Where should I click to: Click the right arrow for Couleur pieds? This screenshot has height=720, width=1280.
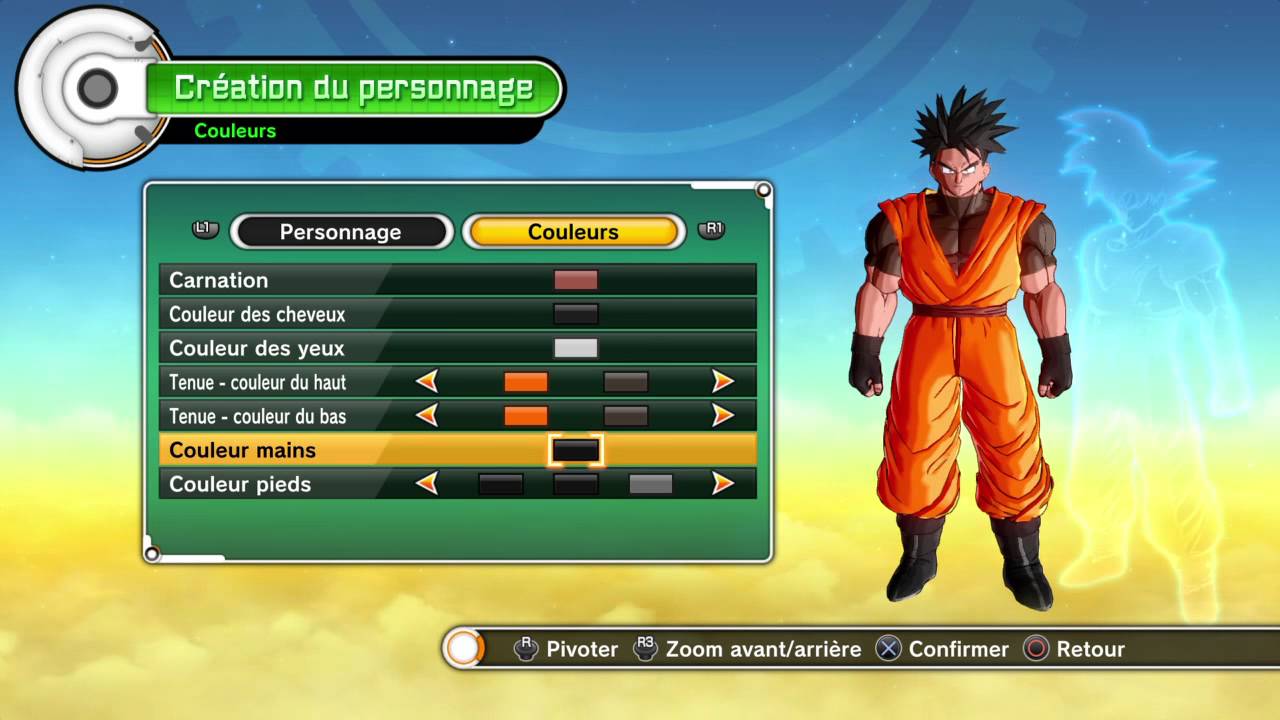(x=725, y=483)
